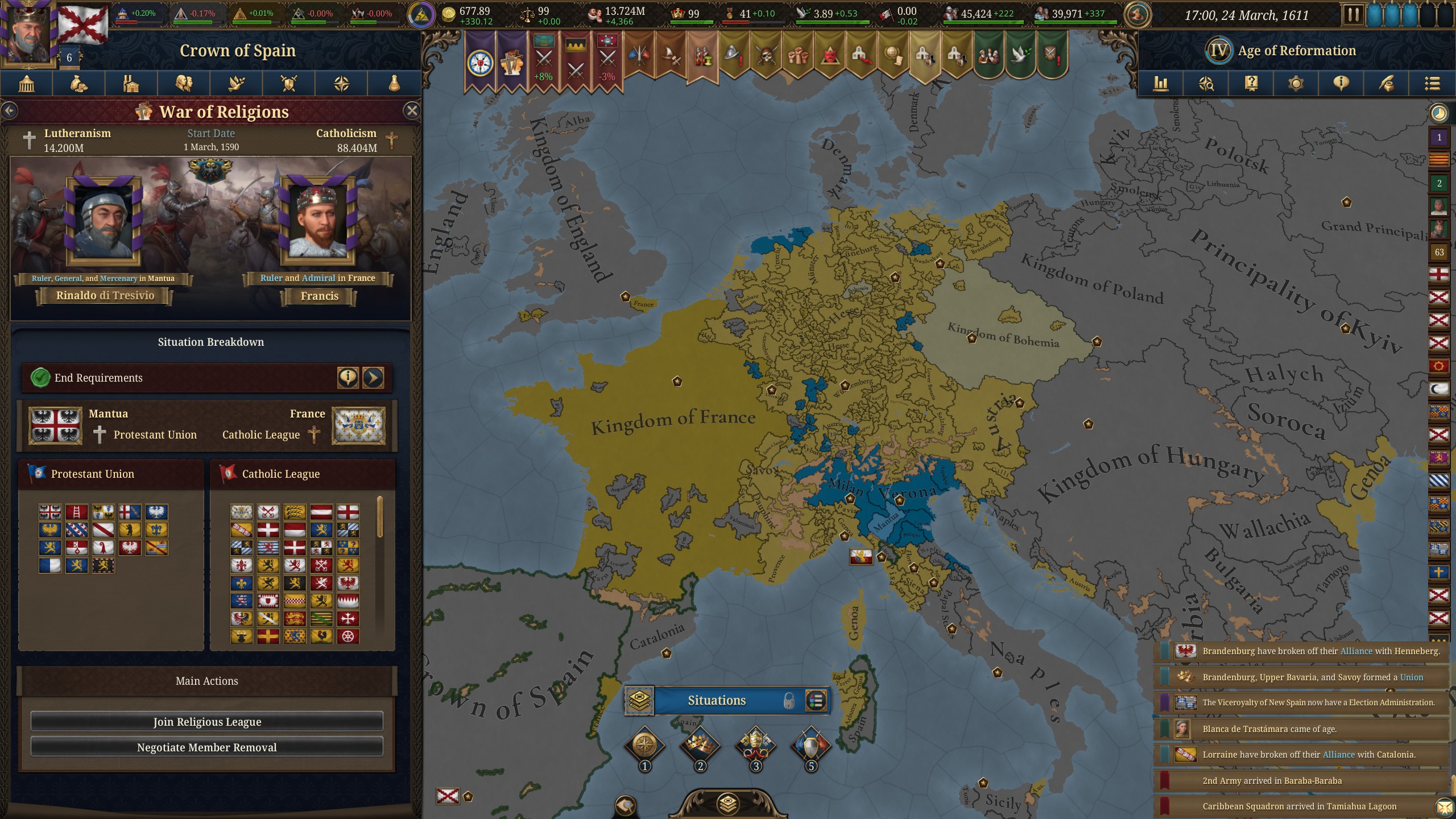Select the Diplomacy dove icon

click(237, 84)
